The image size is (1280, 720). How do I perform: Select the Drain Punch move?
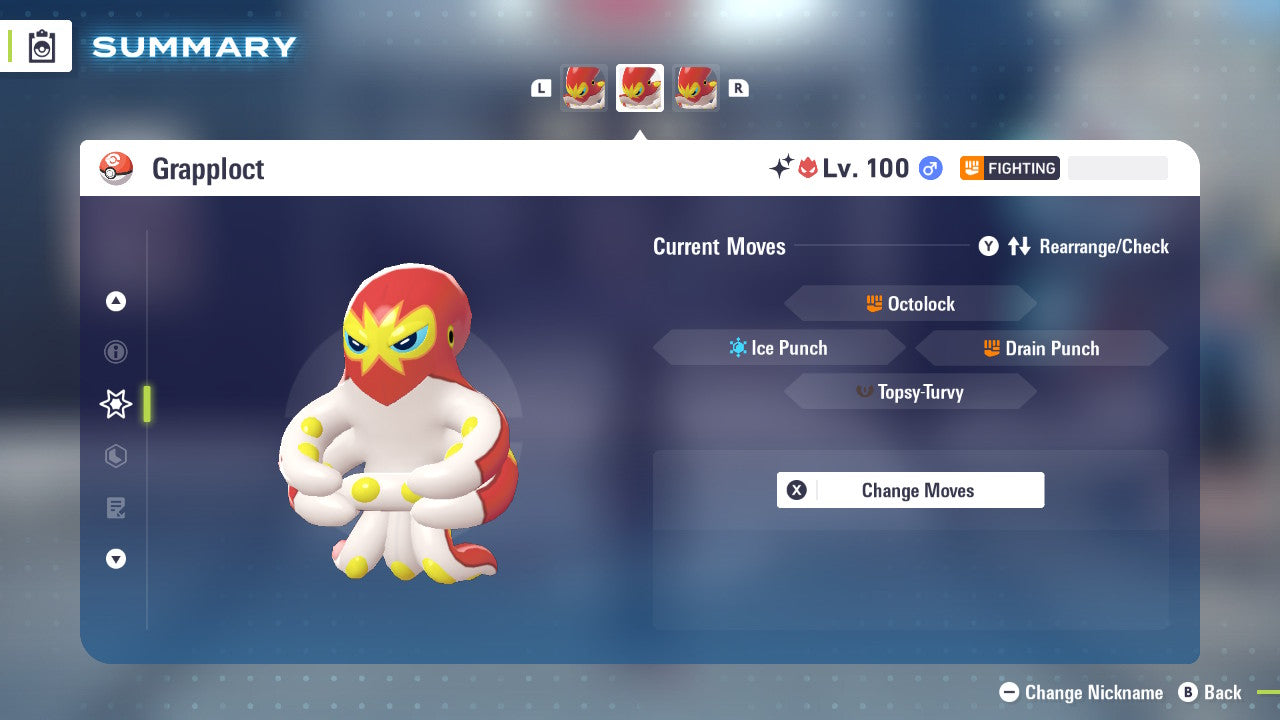(1041, 348)
